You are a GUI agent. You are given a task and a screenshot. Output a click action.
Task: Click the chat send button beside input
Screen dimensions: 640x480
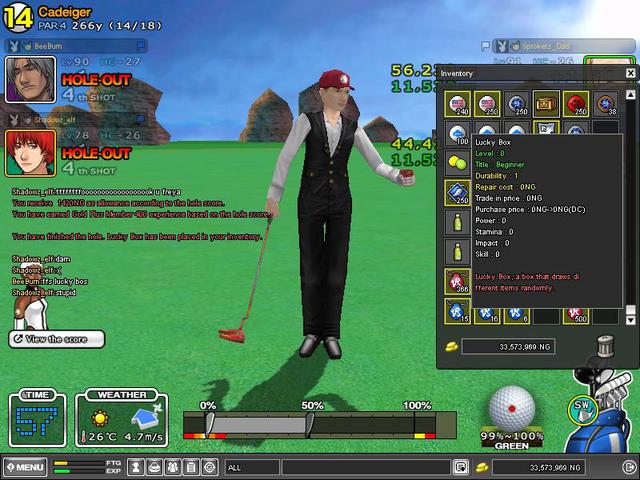pyautogui.click(x=460, y=467)
